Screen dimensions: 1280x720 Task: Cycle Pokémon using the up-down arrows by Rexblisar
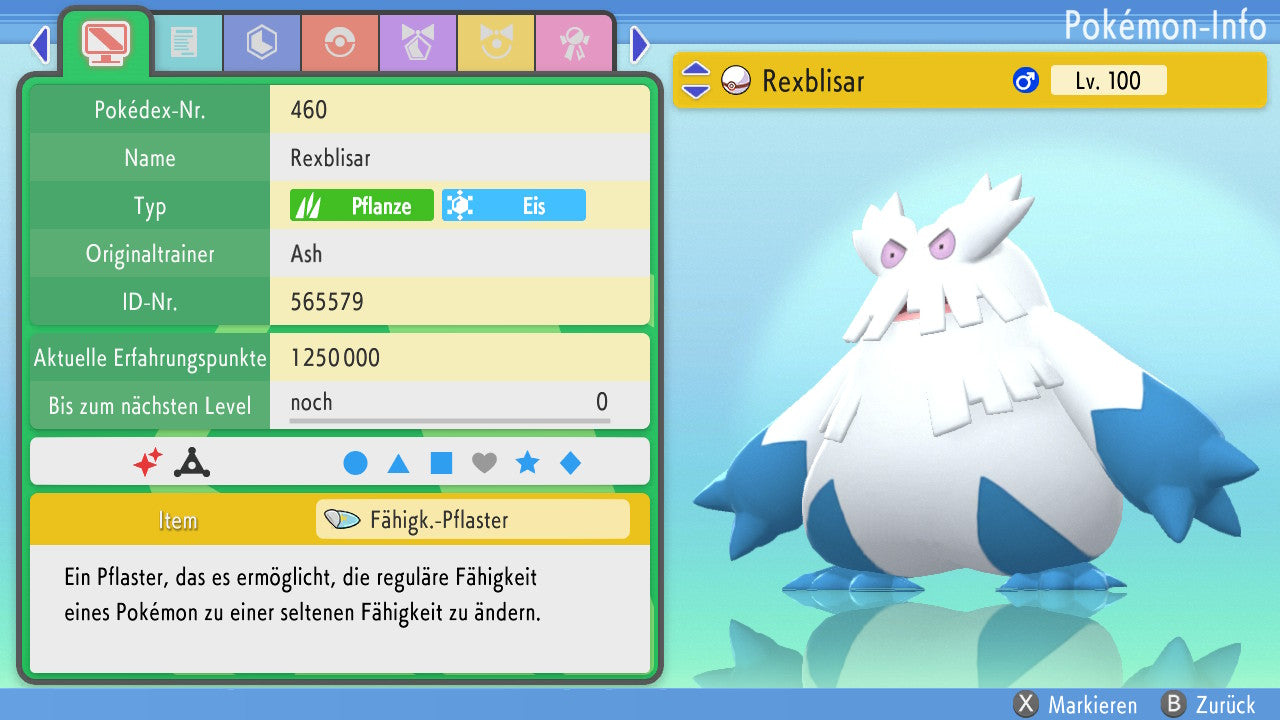coord(695,81)
